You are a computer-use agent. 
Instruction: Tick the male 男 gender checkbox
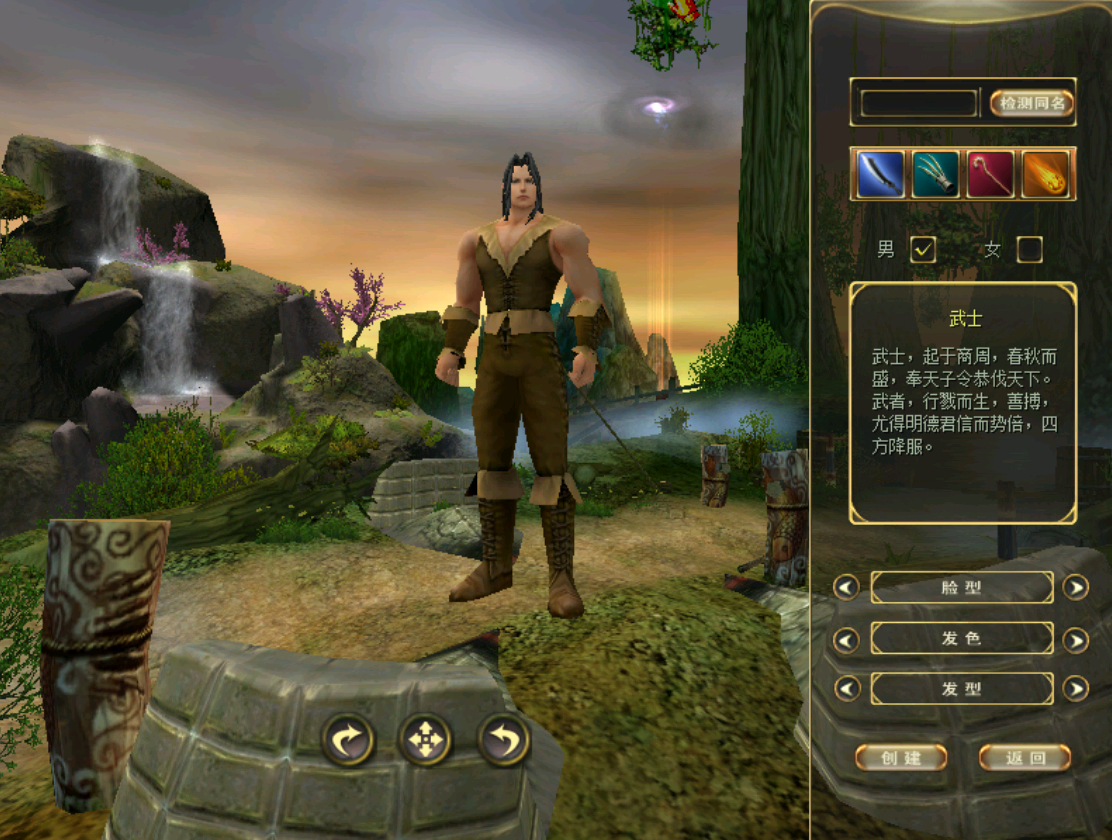coord(922,250)
